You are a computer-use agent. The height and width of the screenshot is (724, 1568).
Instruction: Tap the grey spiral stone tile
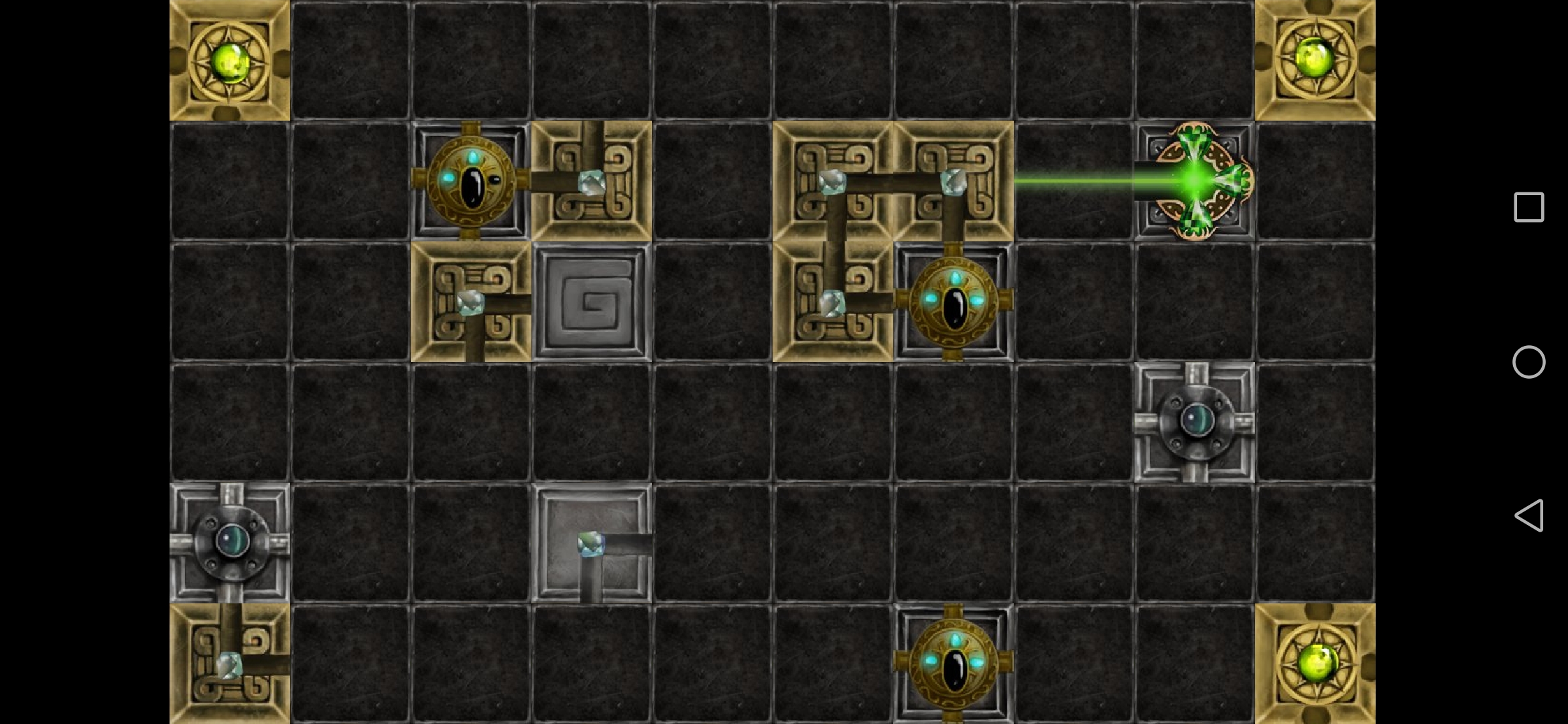coord(592,302)
